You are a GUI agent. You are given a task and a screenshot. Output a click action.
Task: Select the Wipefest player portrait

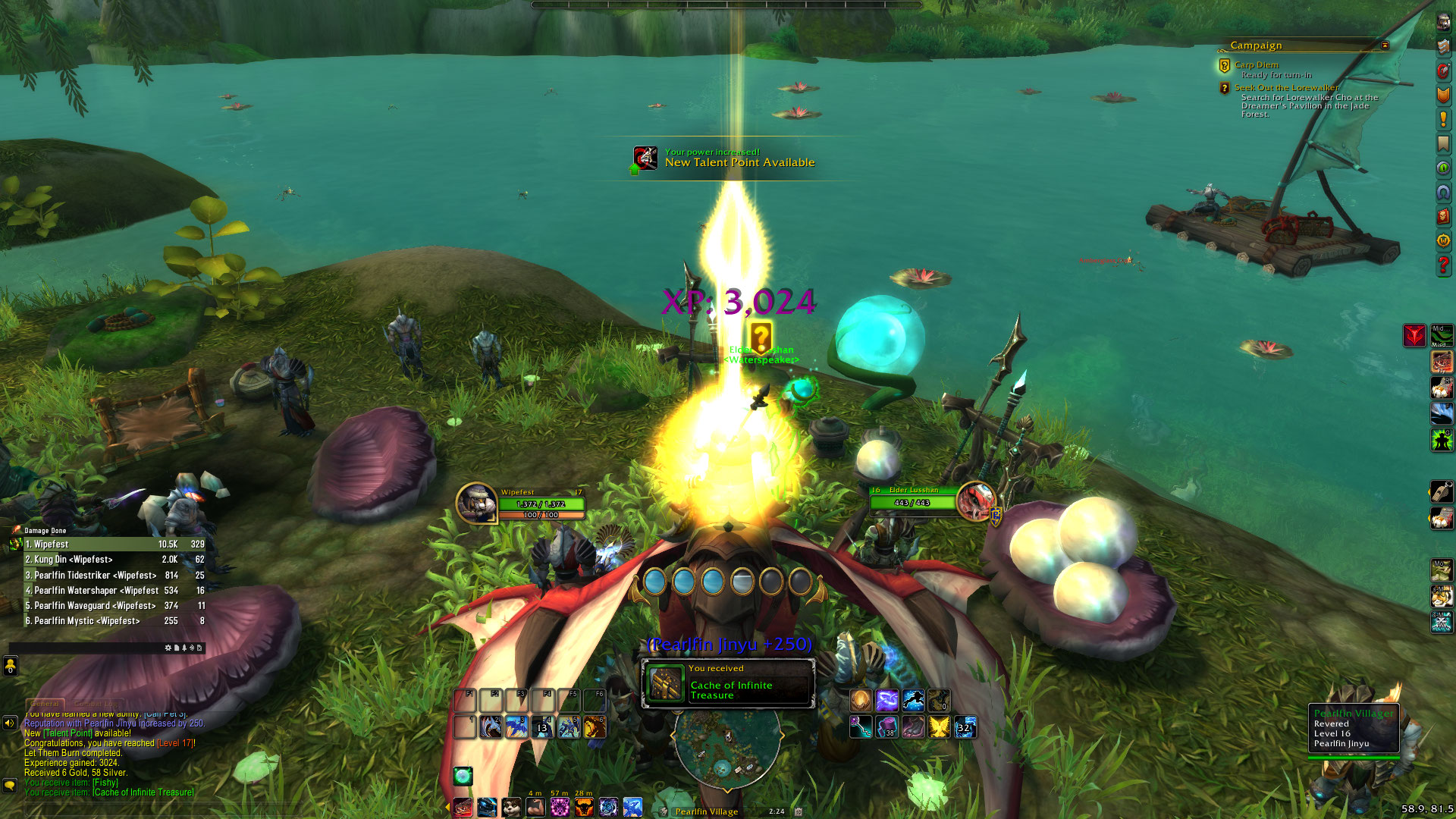(x=476, y=503)
